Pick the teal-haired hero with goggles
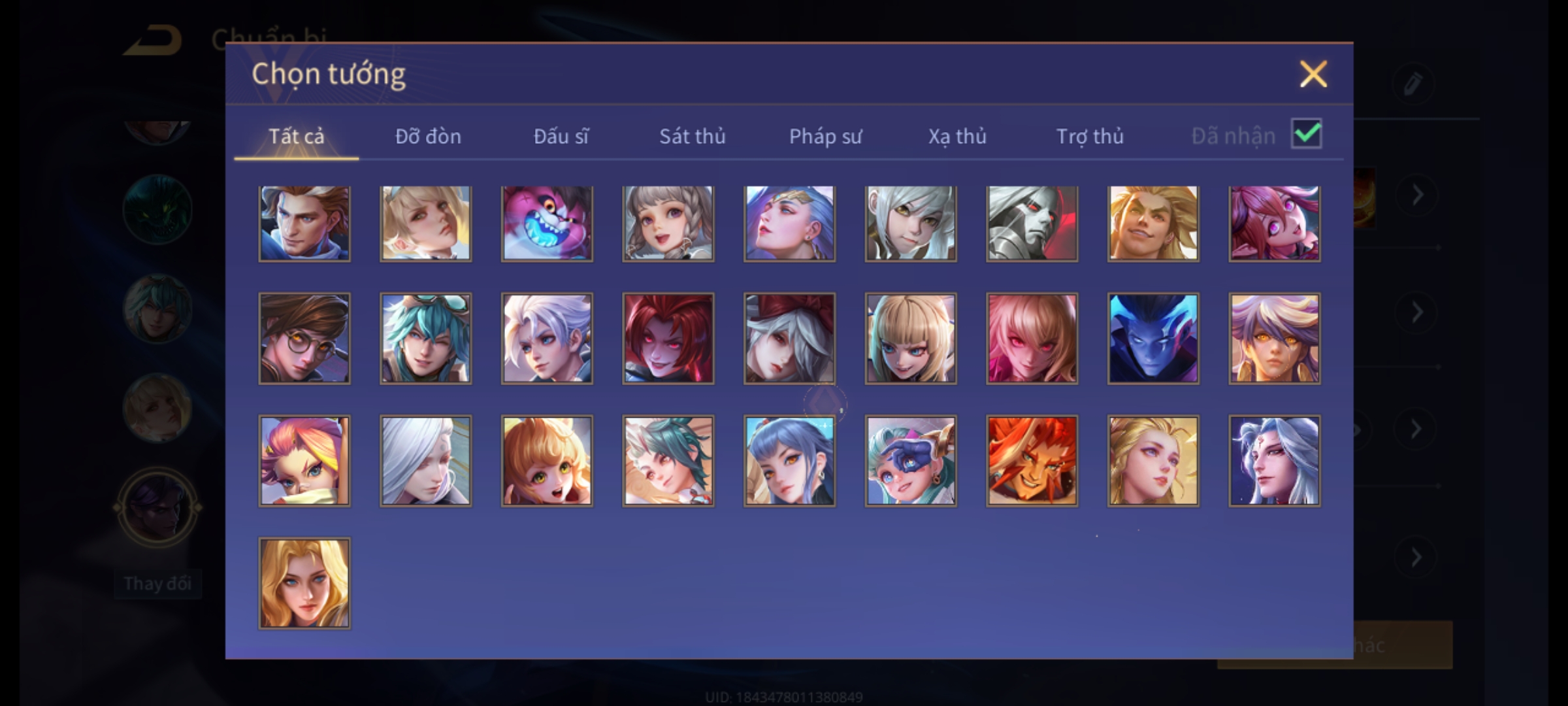This screenshot has height=706, width=1568. [425, 338]
